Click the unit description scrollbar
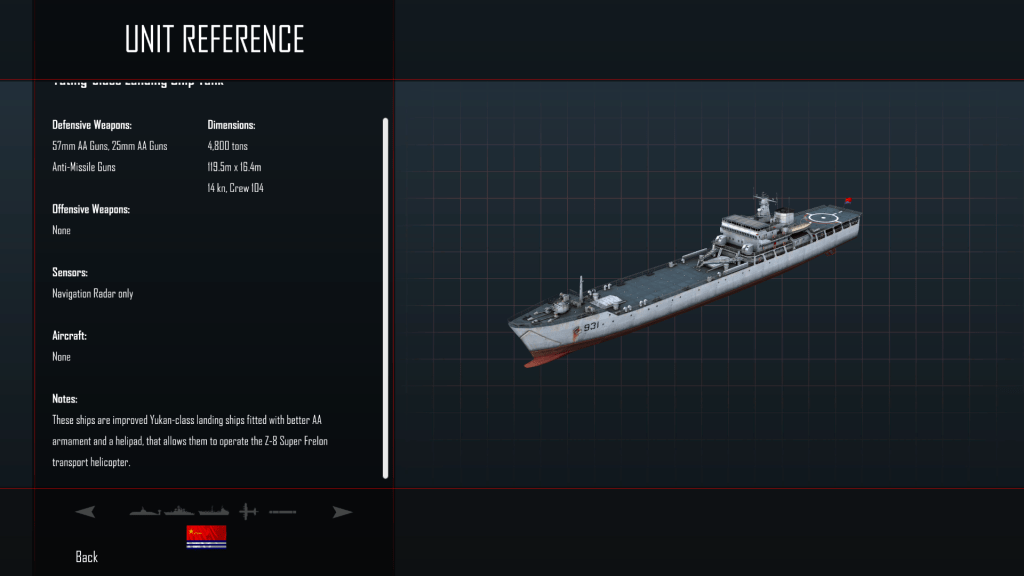Image resolution: width=1024 pixels, height=576 pixels. click(x=386, y=298)
